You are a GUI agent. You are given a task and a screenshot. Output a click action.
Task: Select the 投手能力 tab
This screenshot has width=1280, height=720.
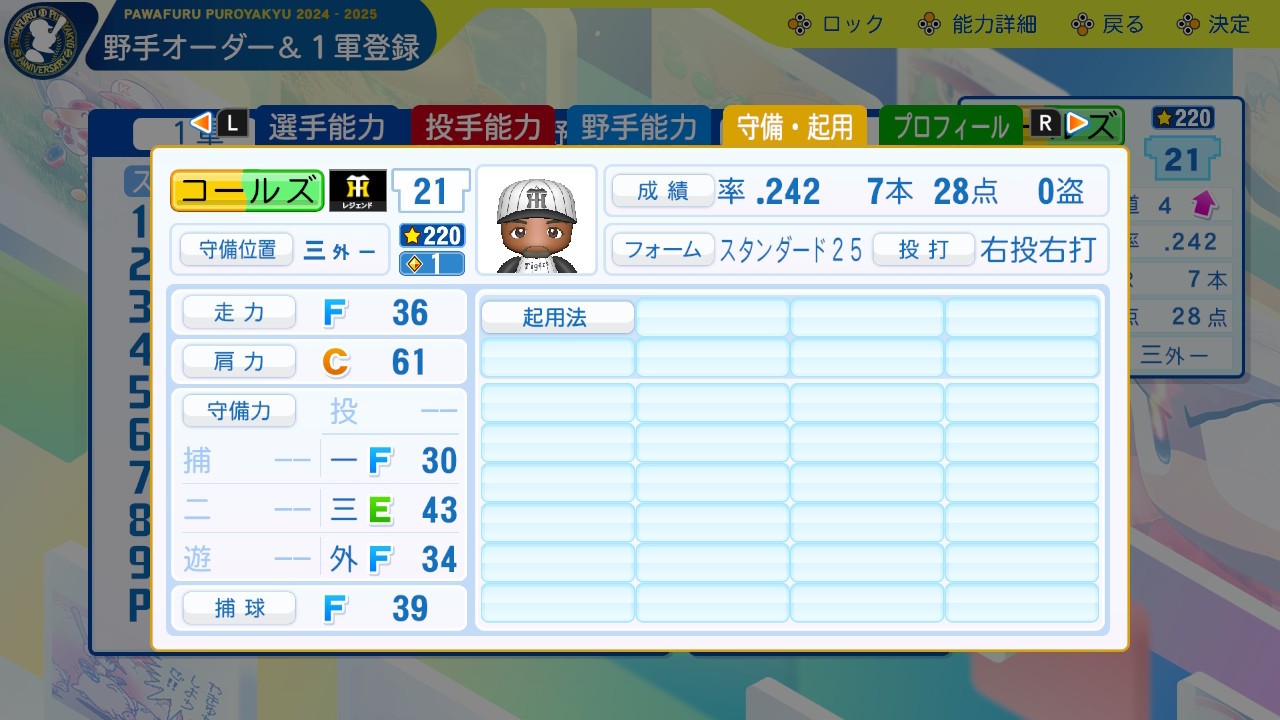(x=484, y=126)
